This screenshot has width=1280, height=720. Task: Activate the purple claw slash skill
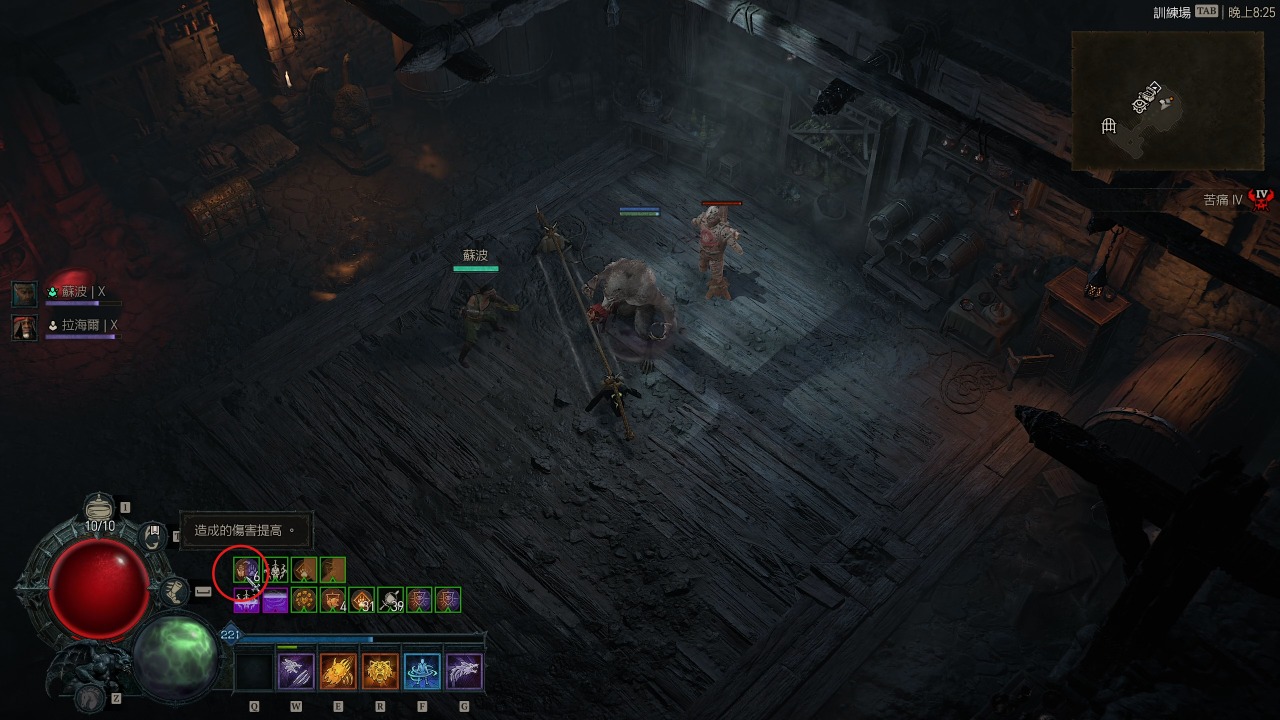click(x=296, y=671)
